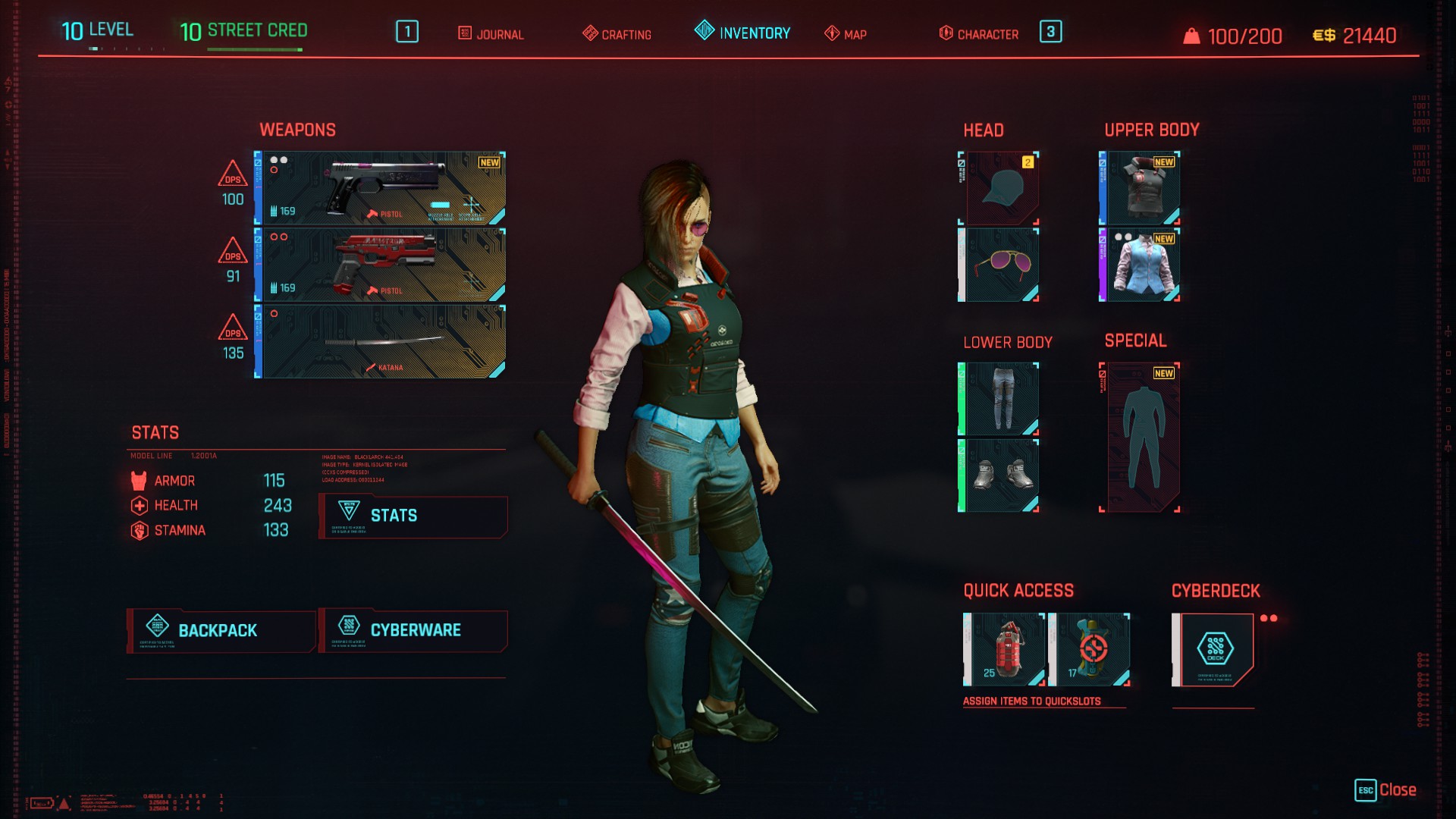Viewport: 1456px width, 819px height.
Task: Open the Journal tab
Action: pyautogui.click(x=491, y=34)
